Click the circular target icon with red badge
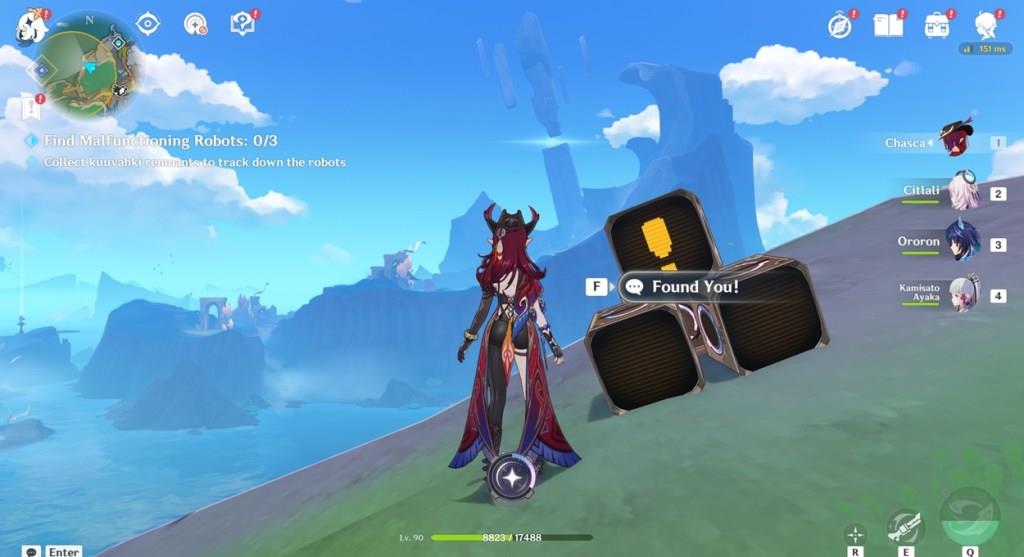1024x557 pixels. 196,24
